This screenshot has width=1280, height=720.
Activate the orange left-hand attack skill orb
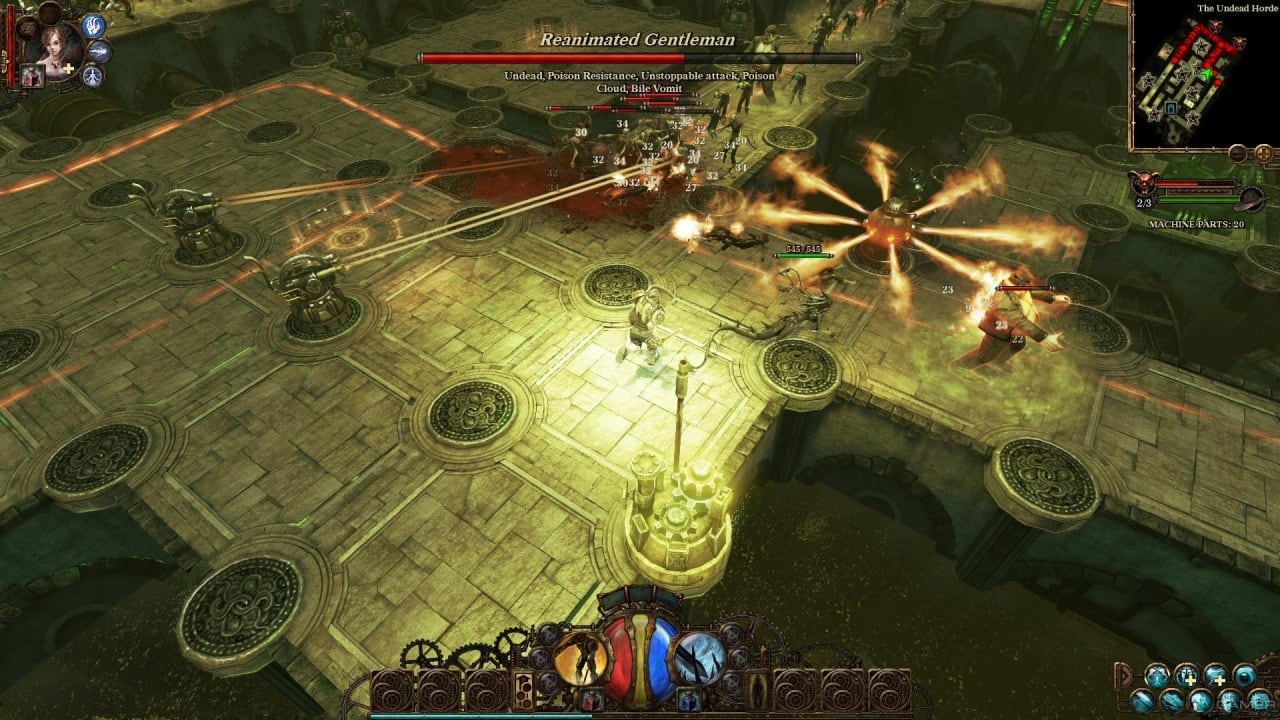(580, 659)
